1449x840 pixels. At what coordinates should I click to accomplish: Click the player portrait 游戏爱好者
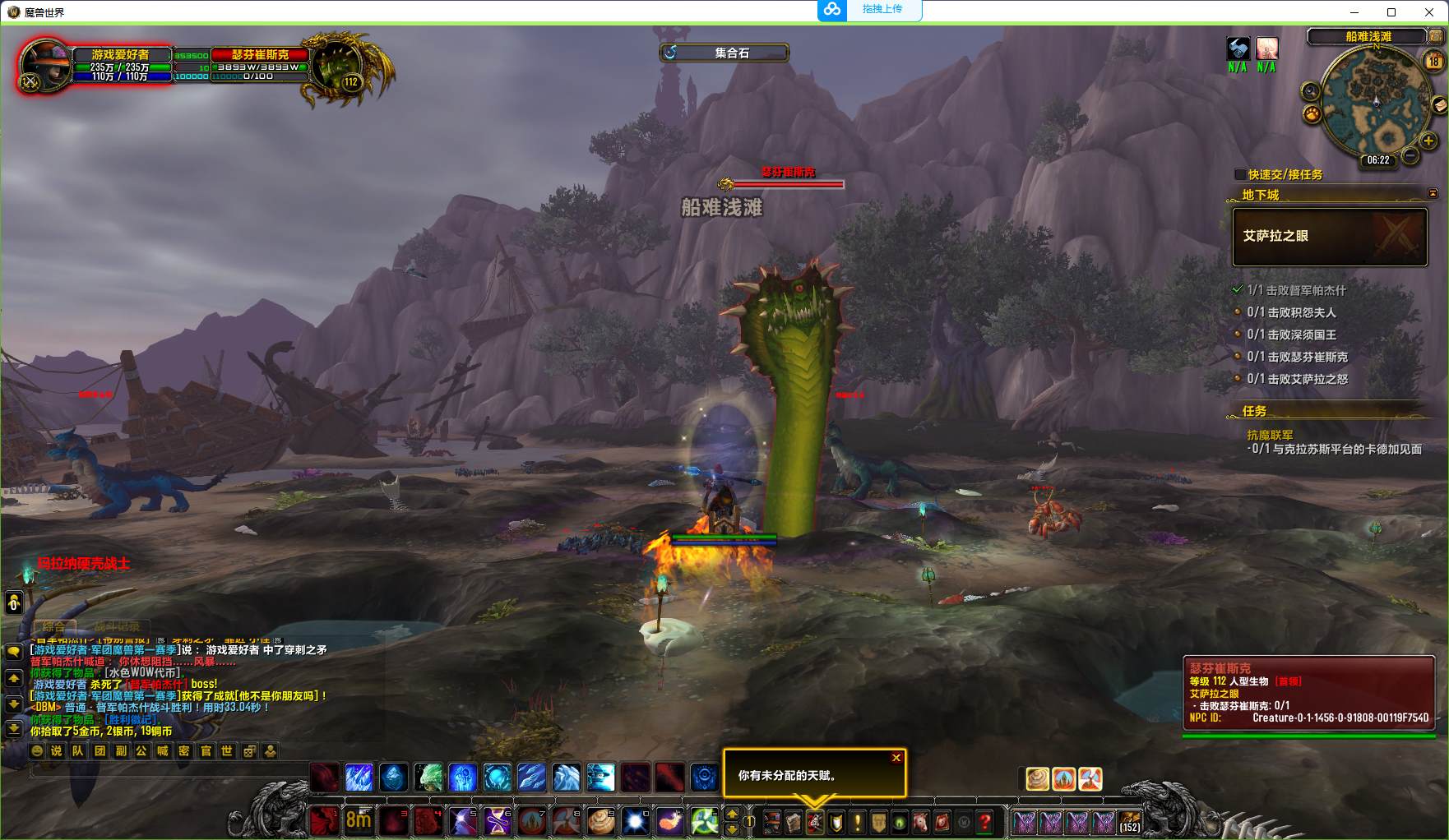(x=46, y=64)
